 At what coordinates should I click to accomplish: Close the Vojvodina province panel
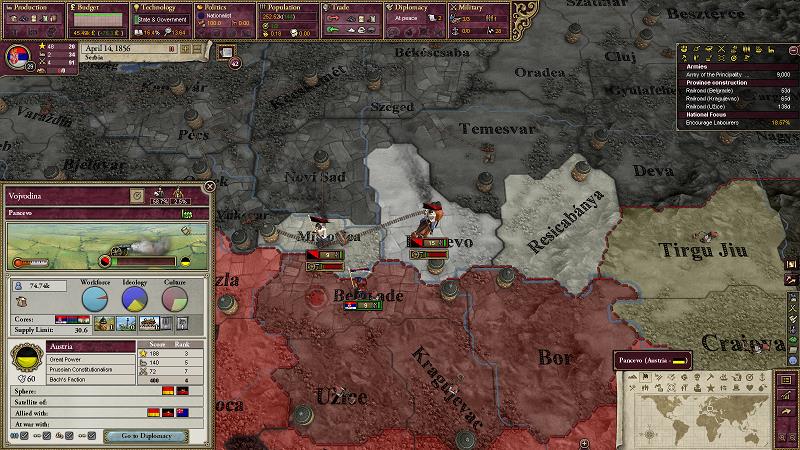[x=209, y=186]
